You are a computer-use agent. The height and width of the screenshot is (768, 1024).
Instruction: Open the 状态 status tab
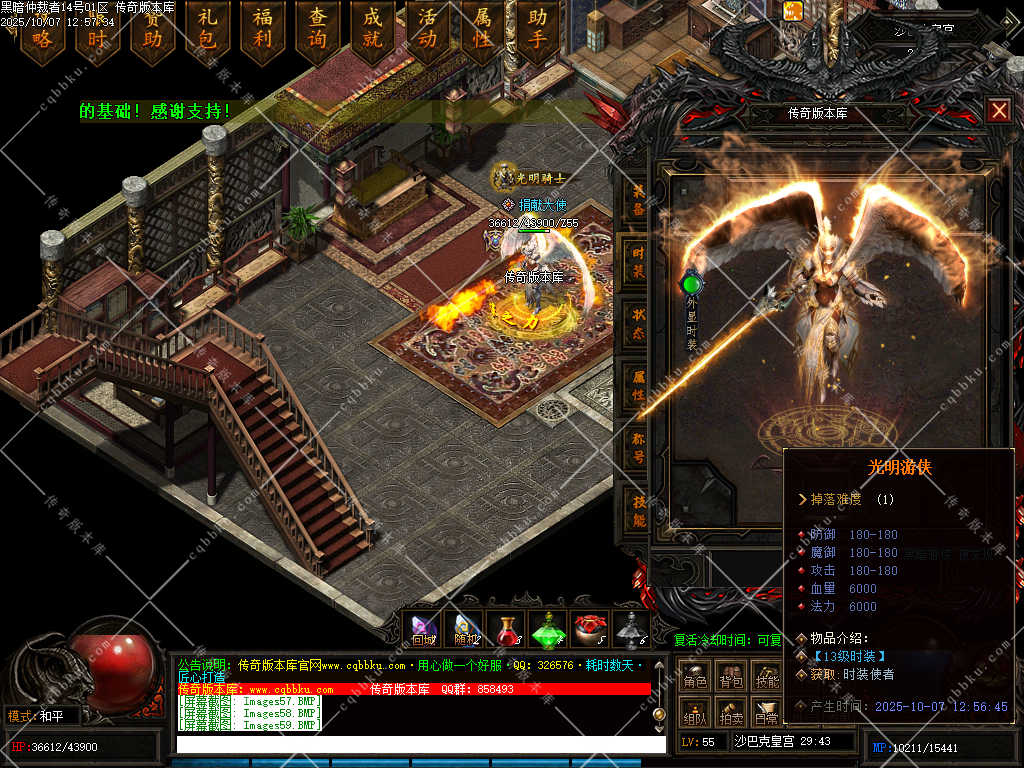pos(638,322)
